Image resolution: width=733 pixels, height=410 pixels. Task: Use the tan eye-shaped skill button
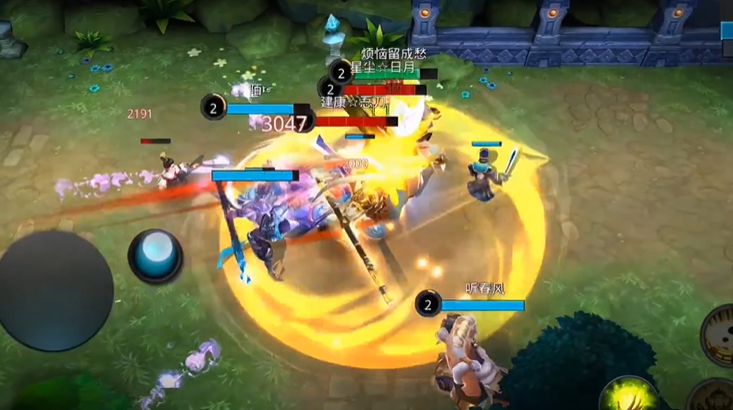(x=719, y=335)
